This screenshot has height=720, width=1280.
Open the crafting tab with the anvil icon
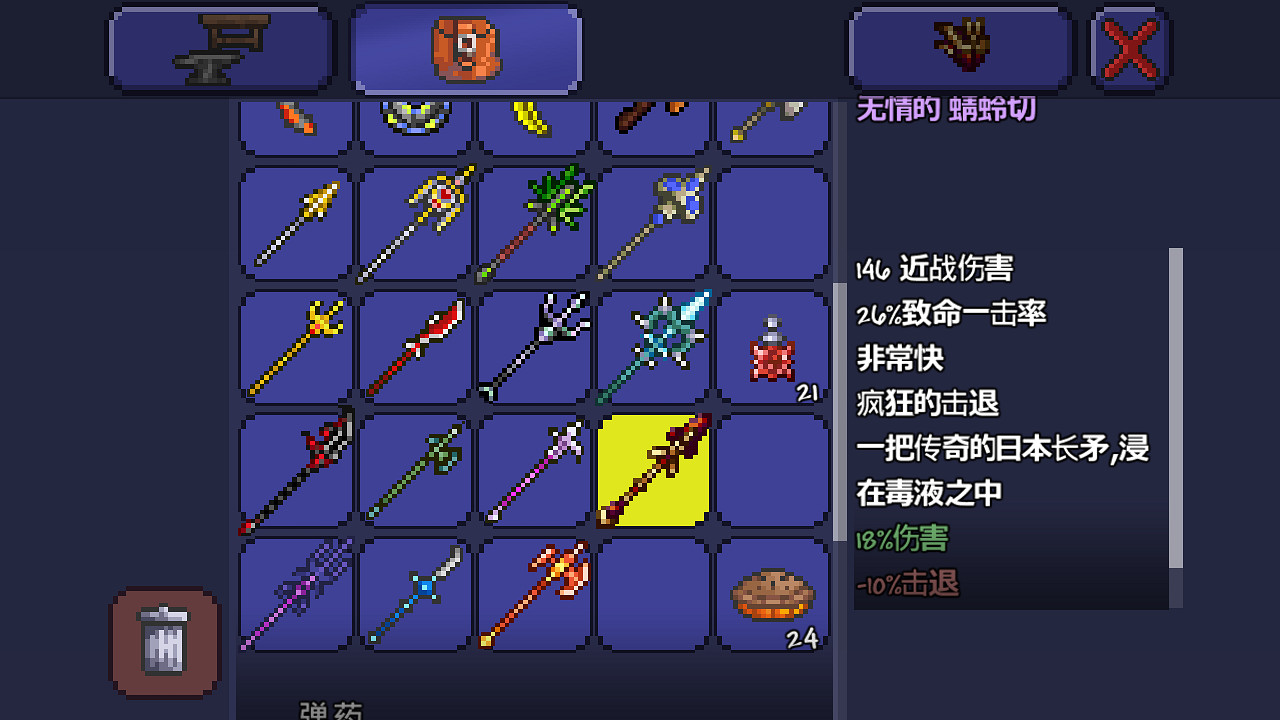[220, 47]
